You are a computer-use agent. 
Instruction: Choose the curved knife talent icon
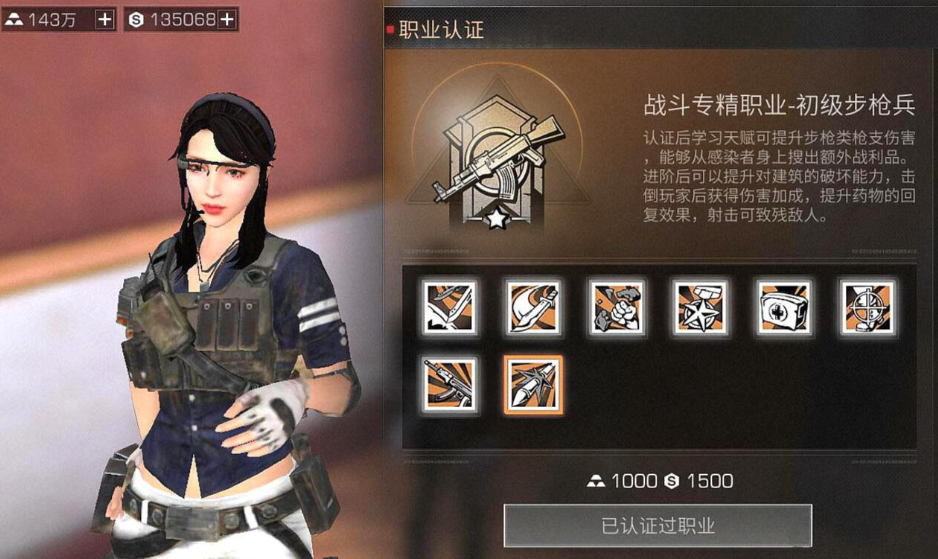[x=533, y=306]
